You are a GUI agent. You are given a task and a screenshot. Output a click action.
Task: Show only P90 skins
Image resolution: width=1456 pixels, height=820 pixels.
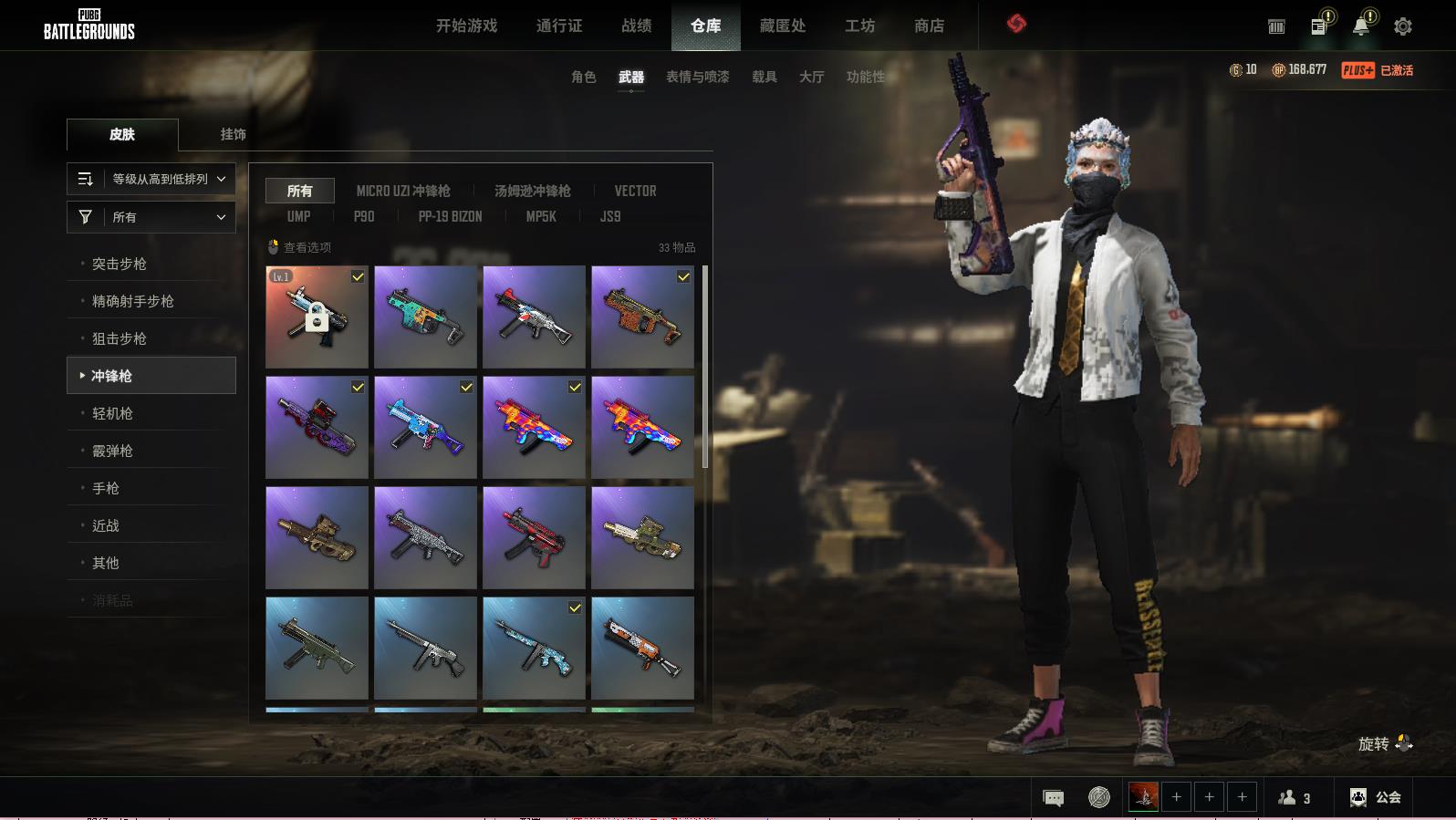(x=364, y=216)
